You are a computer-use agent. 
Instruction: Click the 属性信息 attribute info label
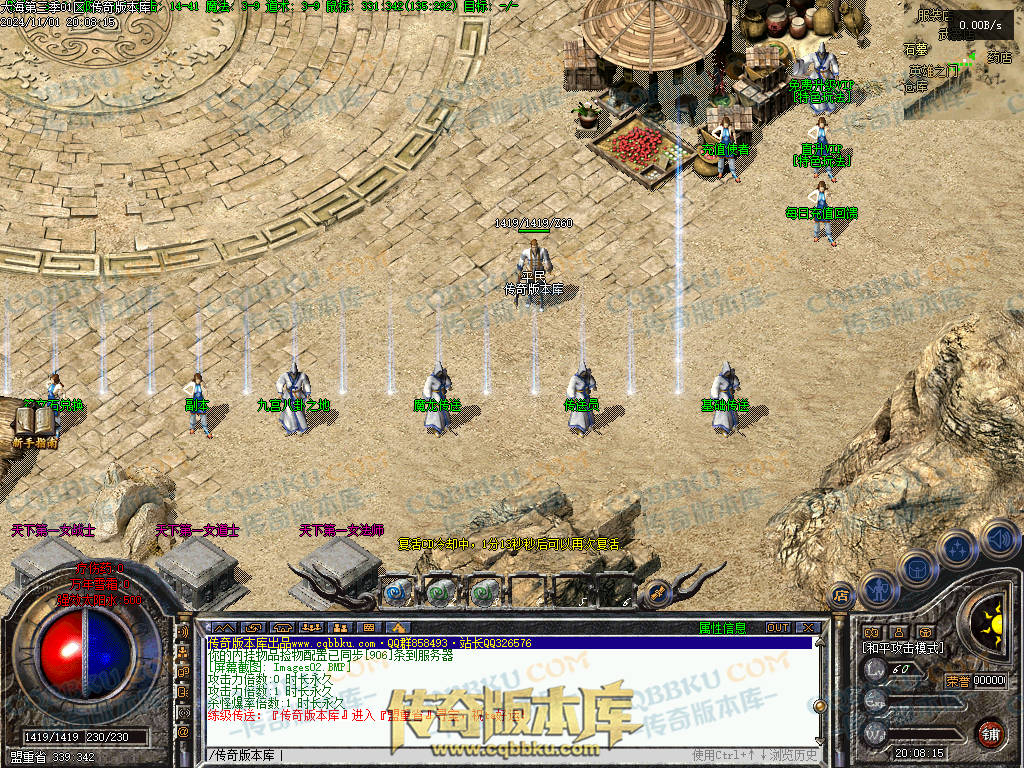[x=722, y=628]
